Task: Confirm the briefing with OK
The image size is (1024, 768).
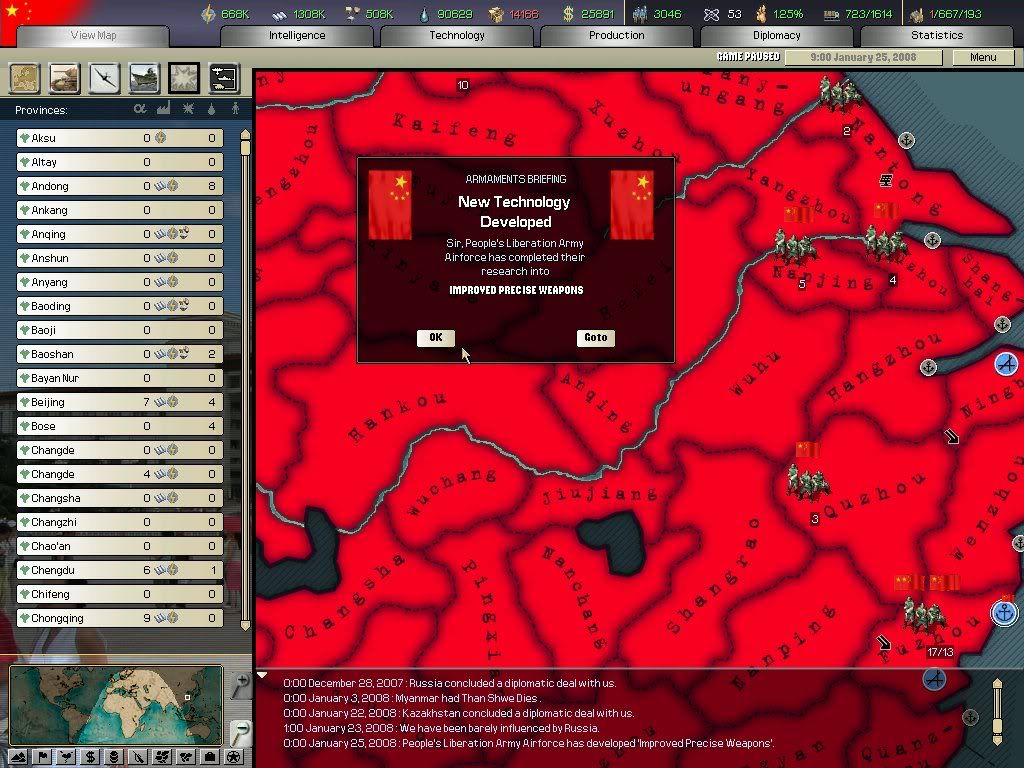Action: point(435,338)
